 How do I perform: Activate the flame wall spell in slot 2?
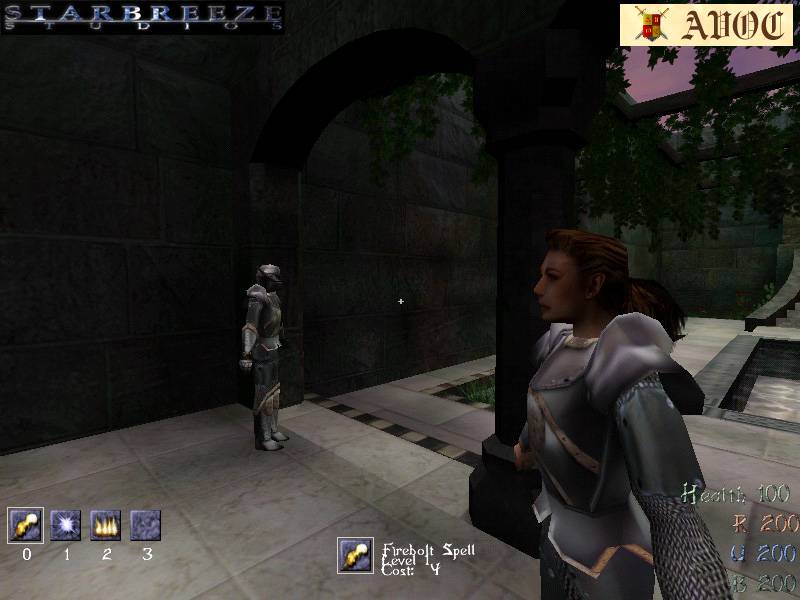coord(106,525)
